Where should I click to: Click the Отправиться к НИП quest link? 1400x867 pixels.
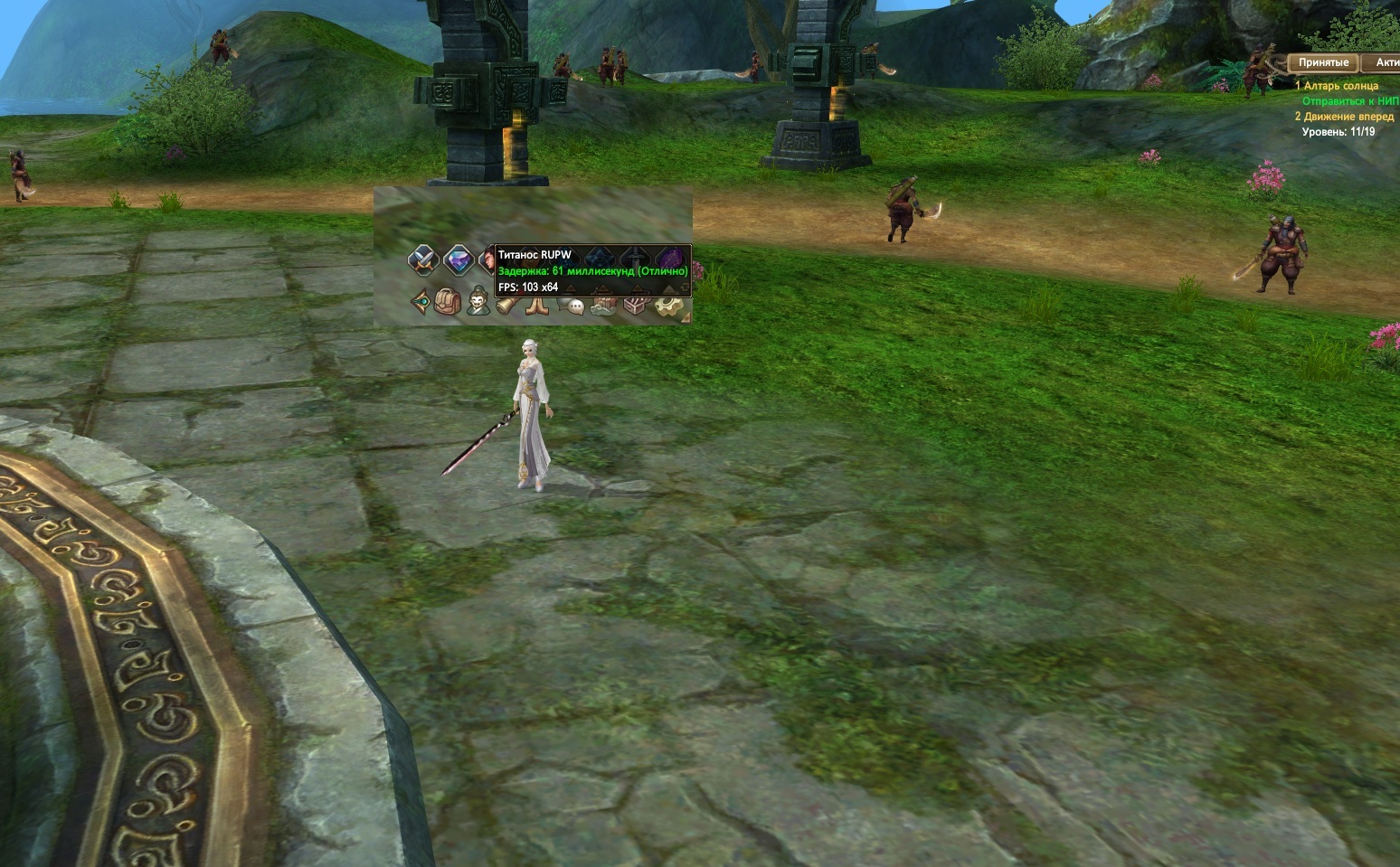[x=1349, y=101]
